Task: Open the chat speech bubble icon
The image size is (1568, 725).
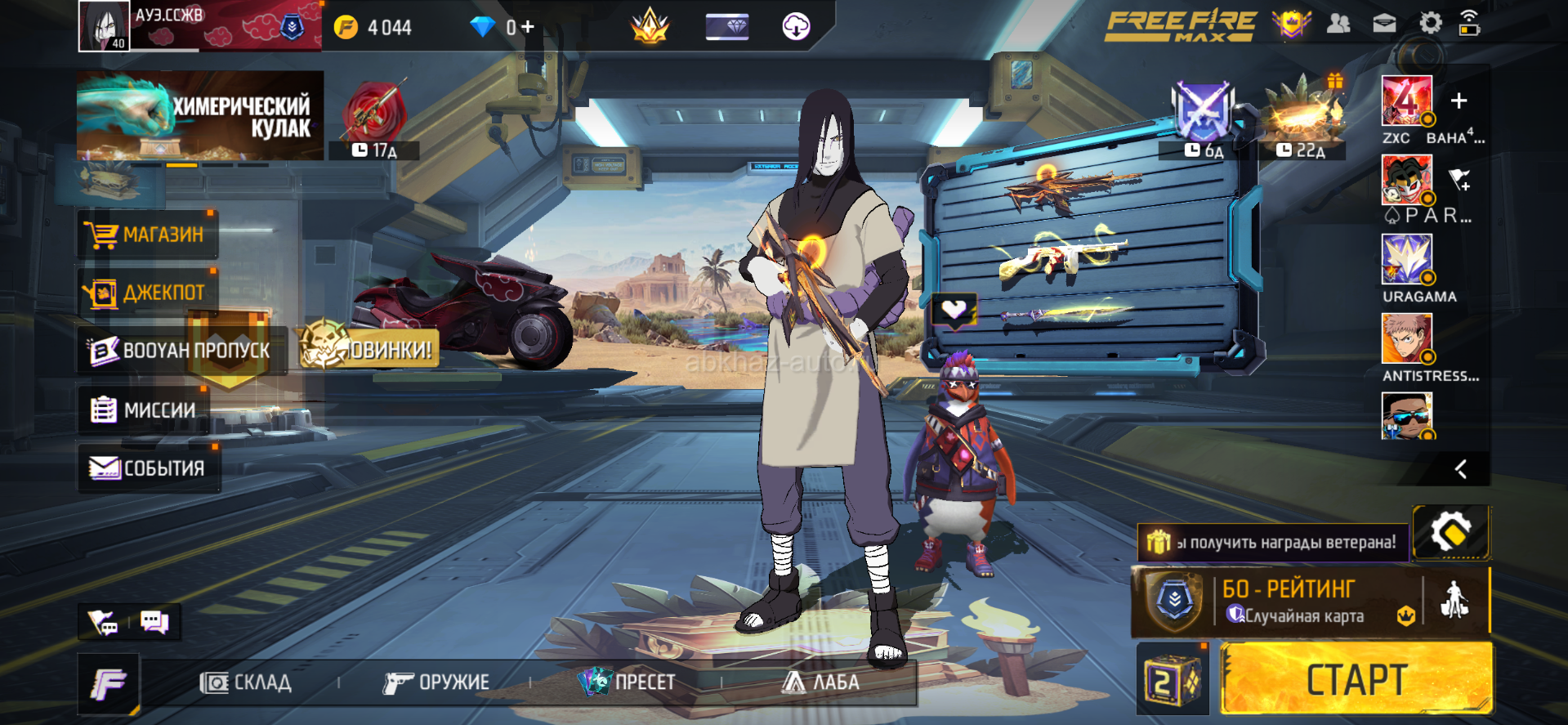Action: click(154, 622)
